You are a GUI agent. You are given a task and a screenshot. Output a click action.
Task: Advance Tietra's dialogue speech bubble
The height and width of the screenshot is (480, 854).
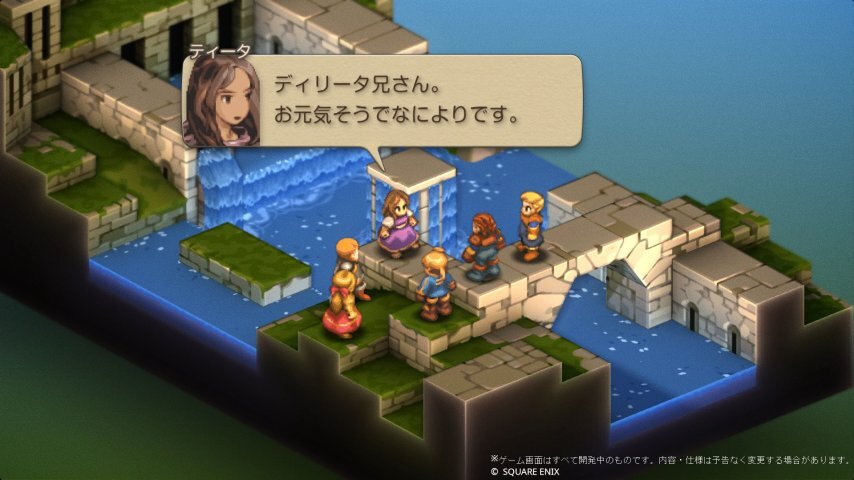pyautogui.click(x=400, y=100)
